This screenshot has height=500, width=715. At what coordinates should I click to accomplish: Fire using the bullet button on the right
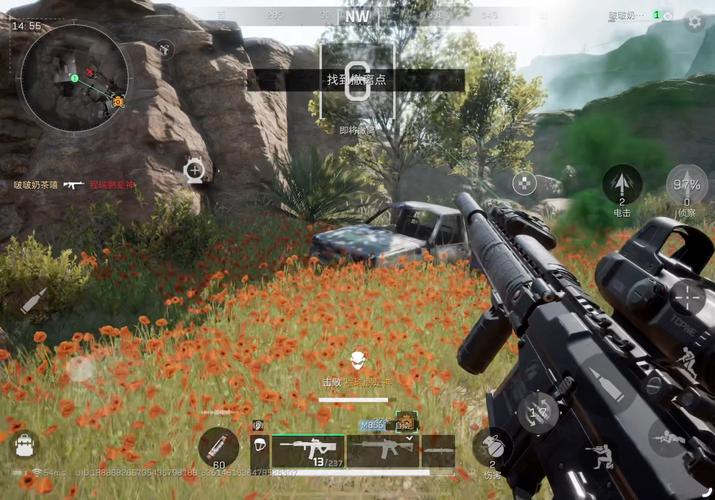click(x=602, y=380)
